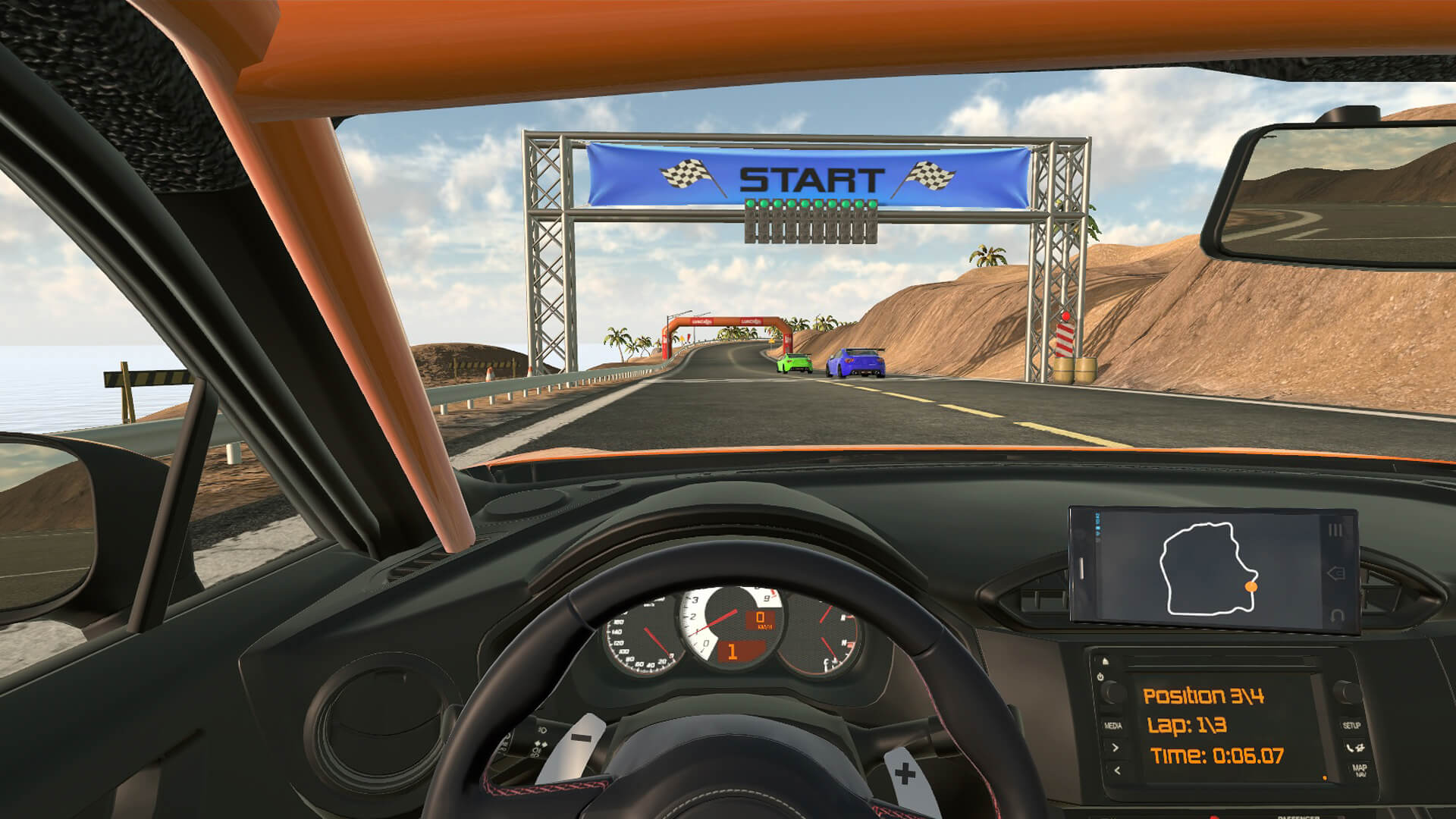
Task: Open the MEDIA menu on the head unit
Action: point(1114,725)
